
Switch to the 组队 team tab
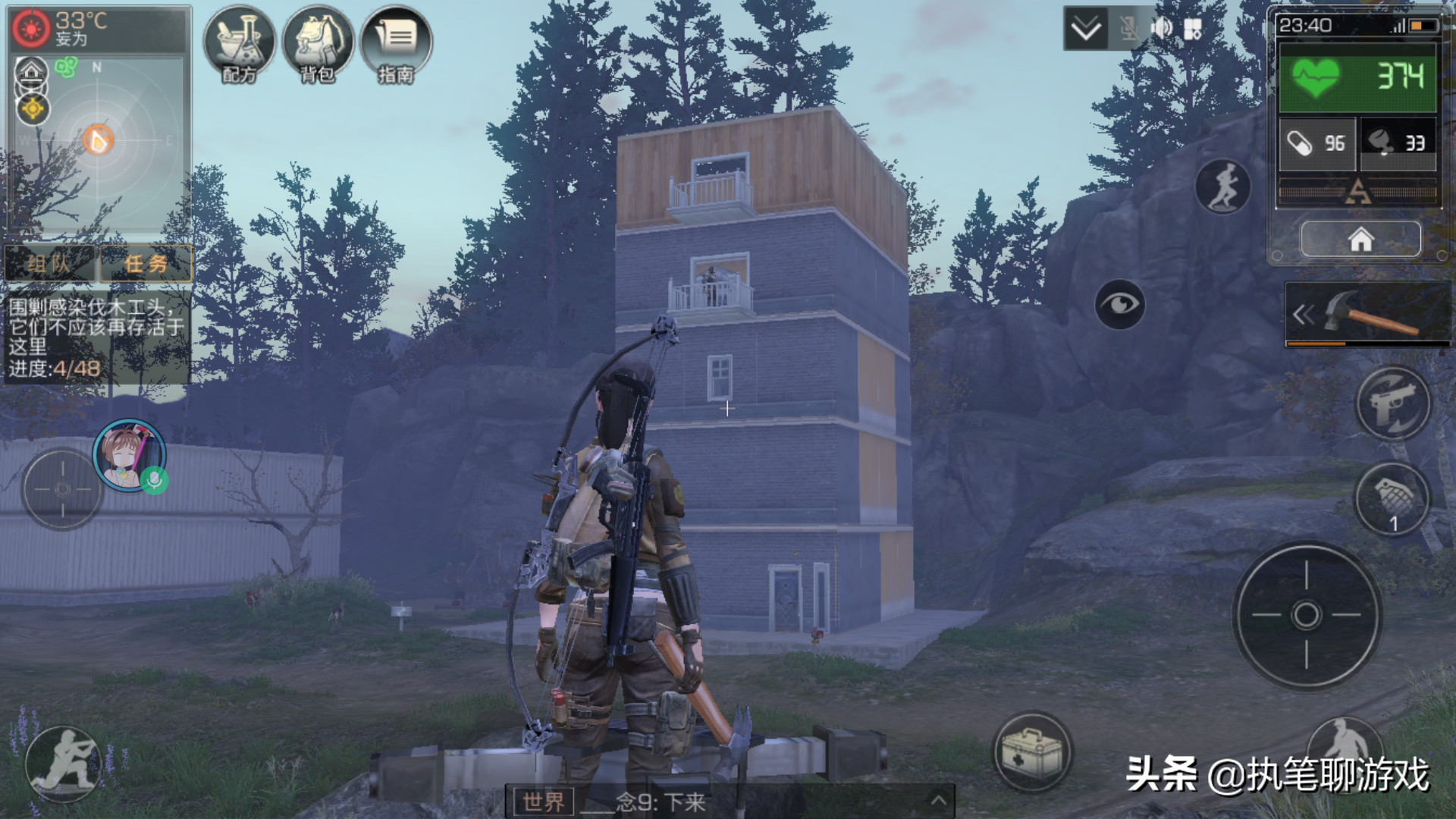50,263
